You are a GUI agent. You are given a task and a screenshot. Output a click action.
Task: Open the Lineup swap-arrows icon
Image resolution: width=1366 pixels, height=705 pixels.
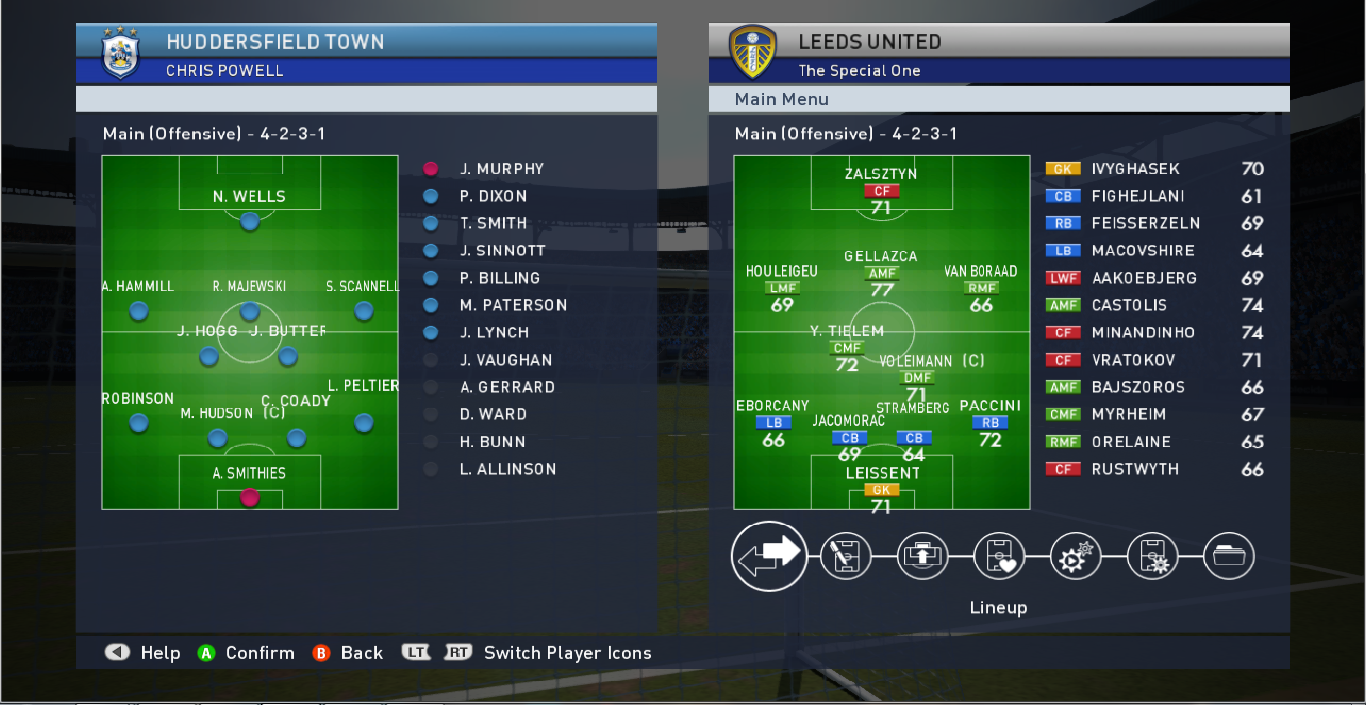coord(769,556)
